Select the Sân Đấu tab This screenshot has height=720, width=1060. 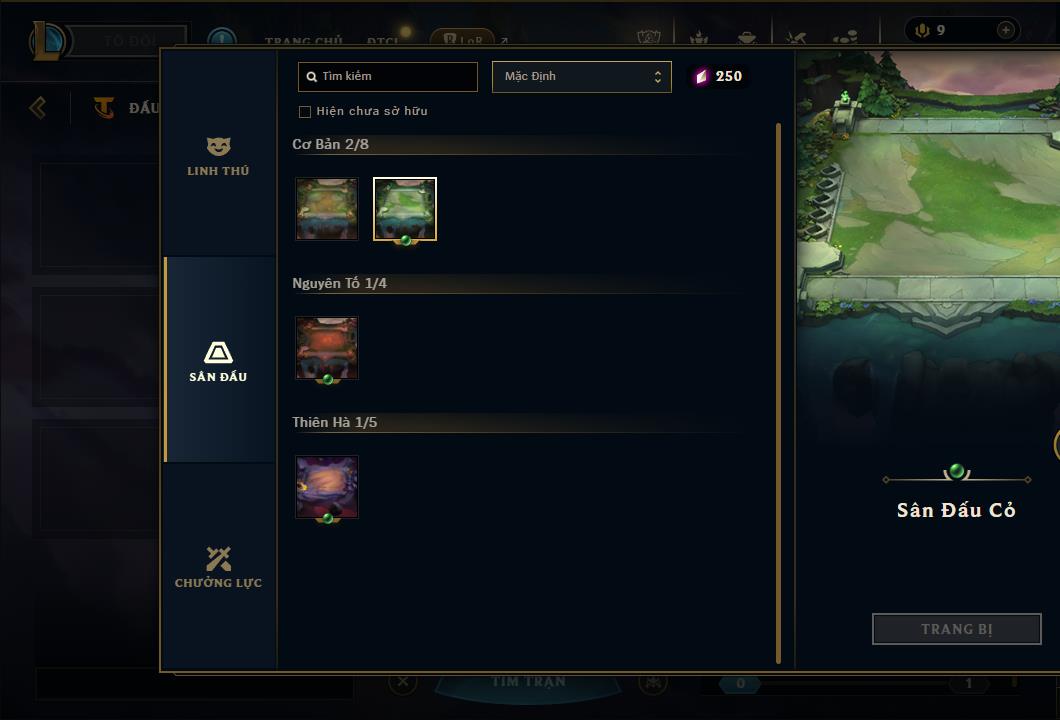(218, 361)
